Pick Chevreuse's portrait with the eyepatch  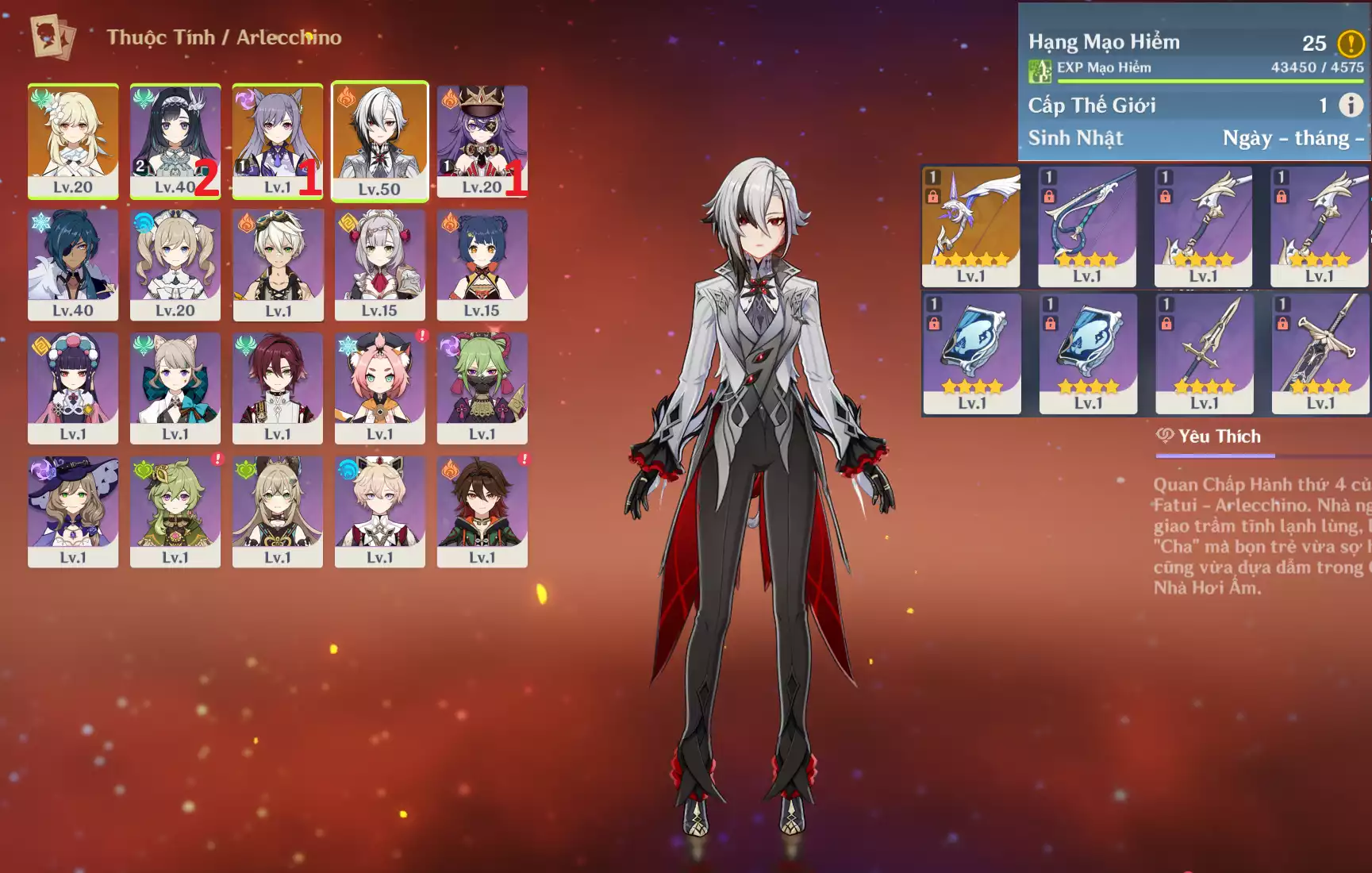point(482,140)
